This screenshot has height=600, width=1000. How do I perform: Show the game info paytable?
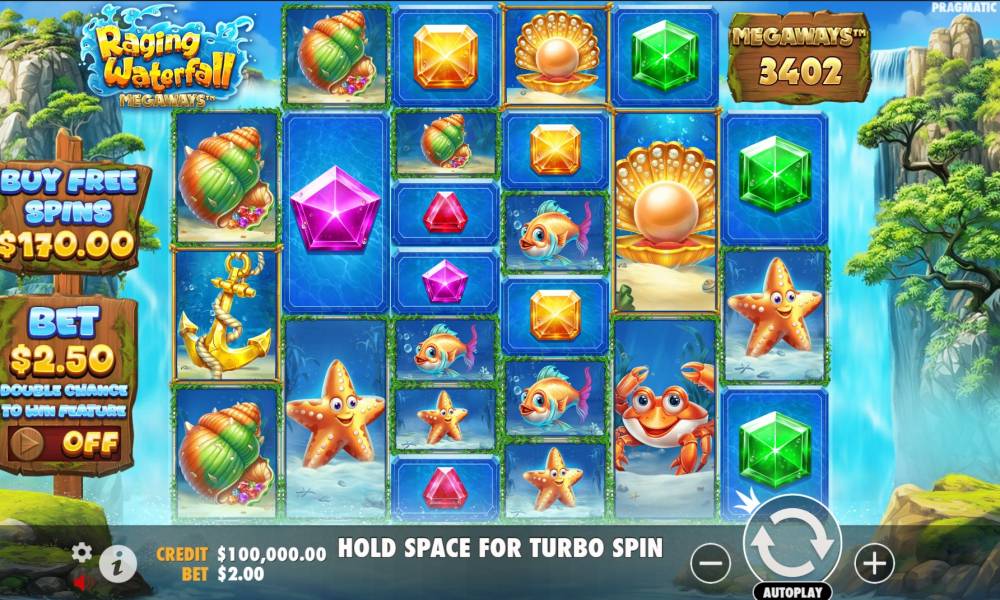pyautogui.click(x=117, y=564)
